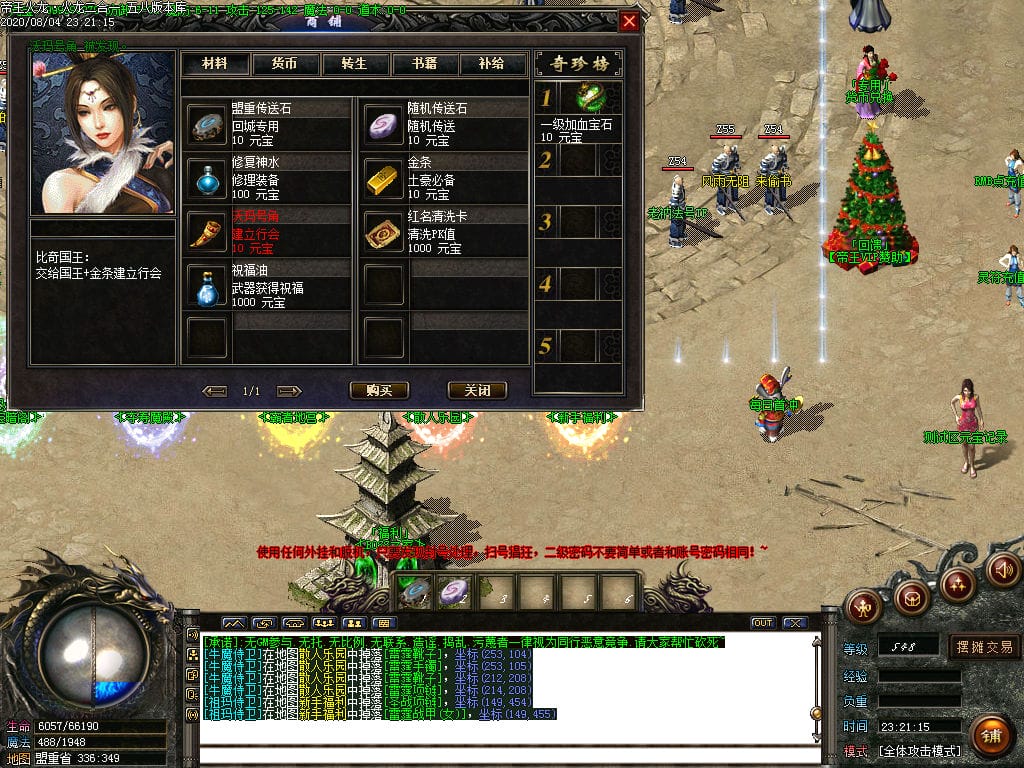
Task: Choose the 沃玛号角 horn item
Action: coord(209,232)
